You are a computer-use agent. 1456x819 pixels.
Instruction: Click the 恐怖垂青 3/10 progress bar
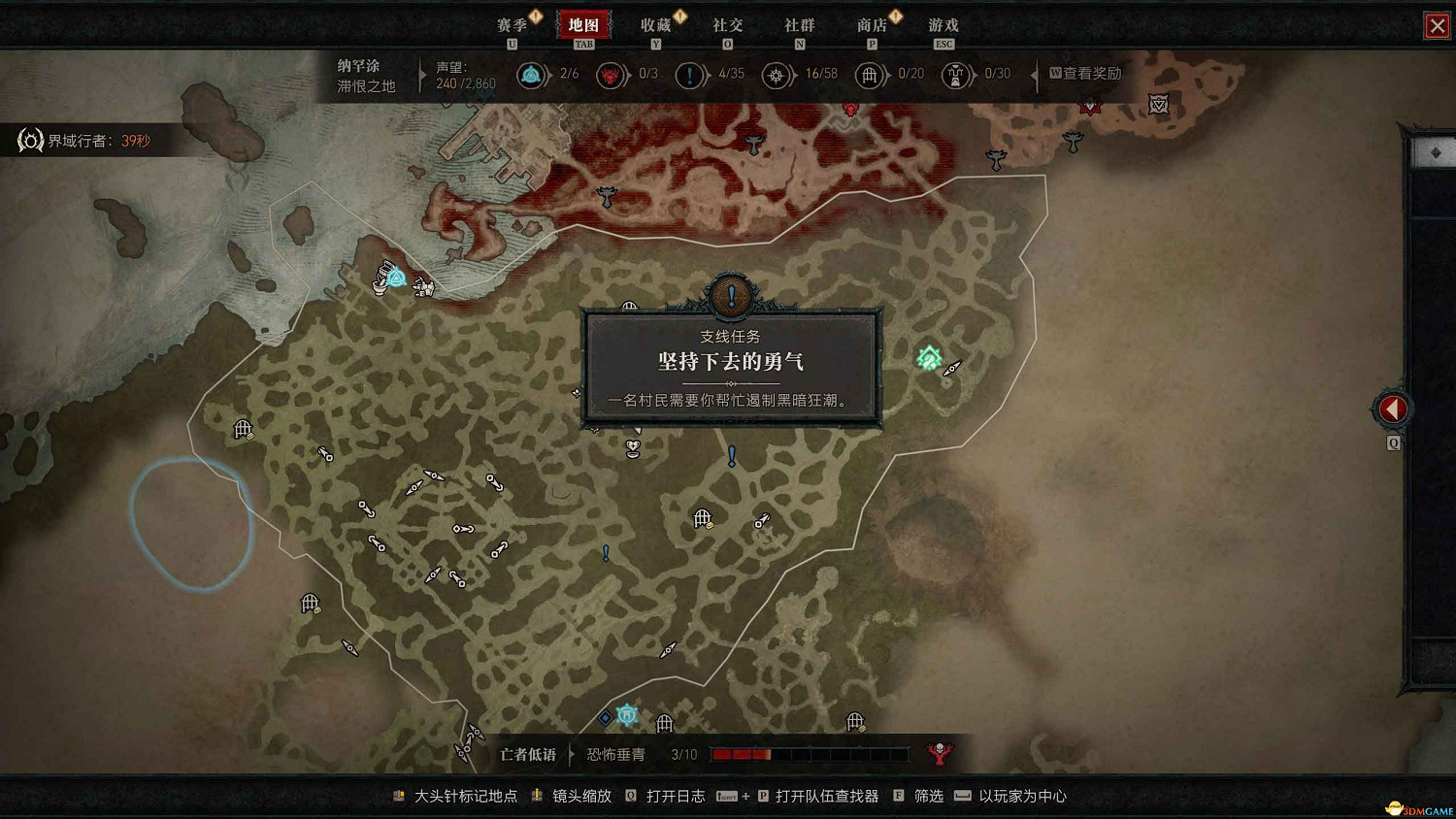[x=811, y=754]
